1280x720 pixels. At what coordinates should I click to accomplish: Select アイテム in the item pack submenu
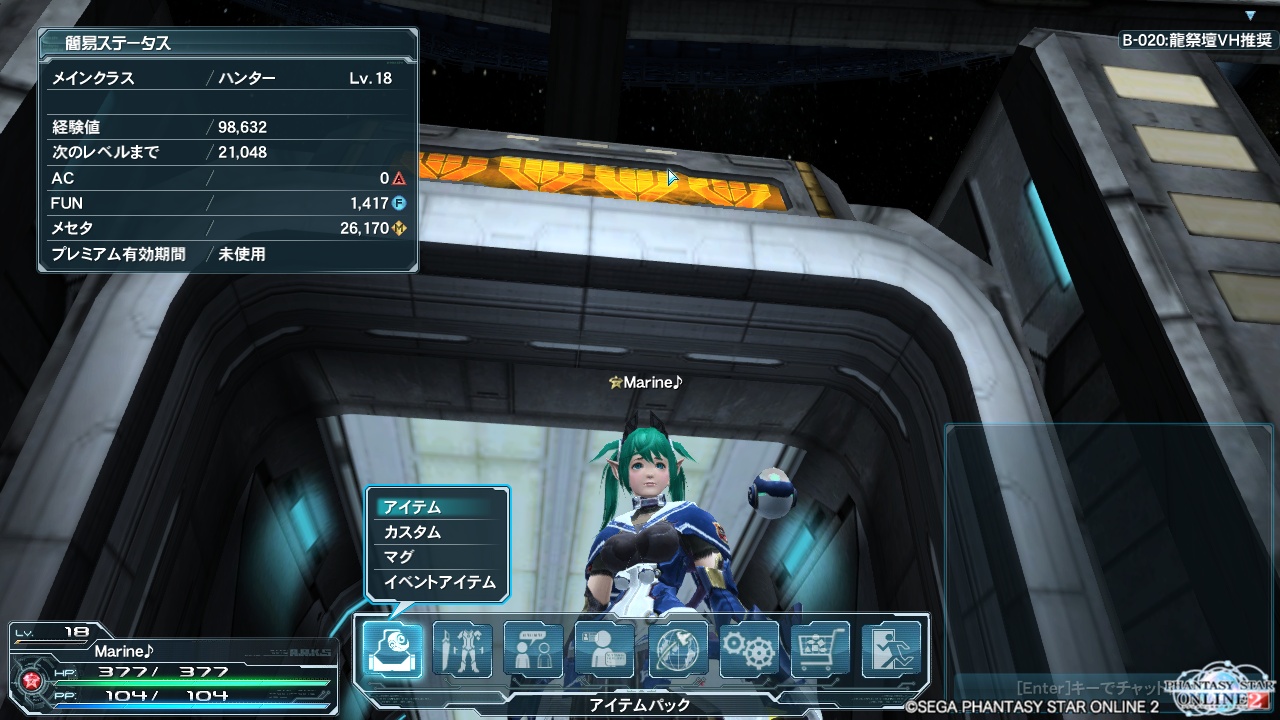[x=437, y=507]
